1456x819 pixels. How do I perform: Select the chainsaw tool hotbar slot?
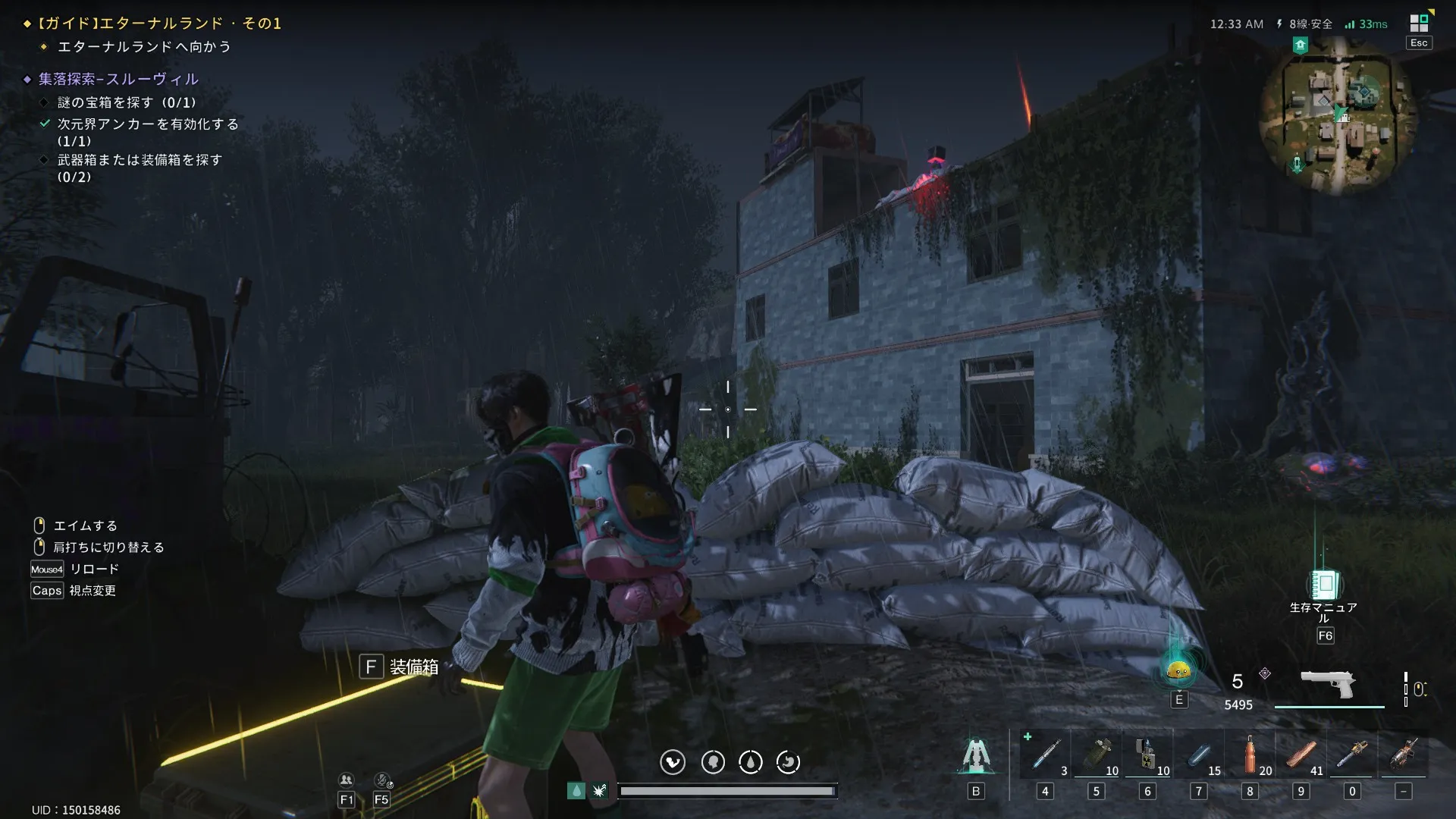tap(1352, 755)
